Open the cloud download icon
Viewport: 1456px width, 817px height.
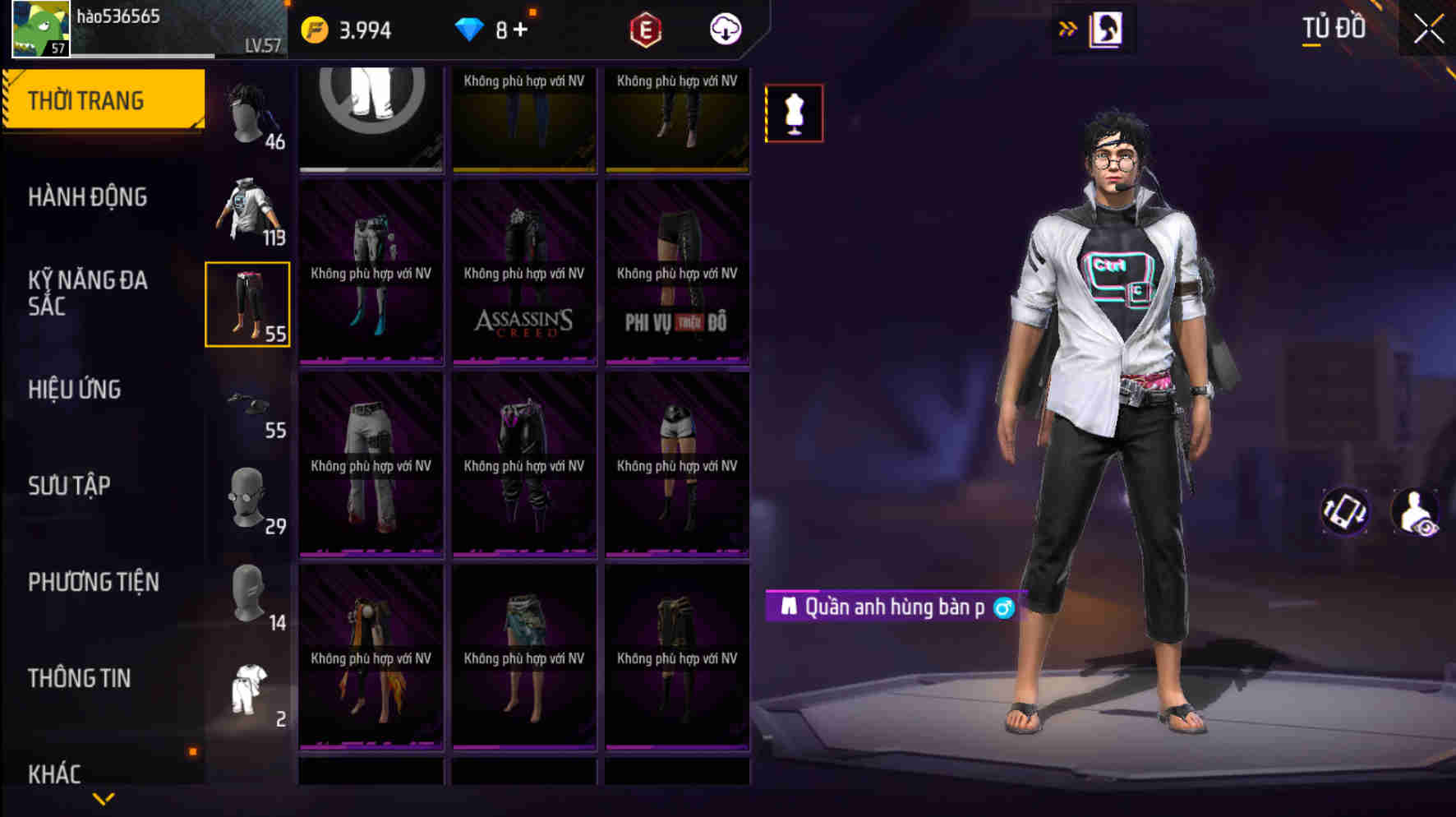pos(724,29)
